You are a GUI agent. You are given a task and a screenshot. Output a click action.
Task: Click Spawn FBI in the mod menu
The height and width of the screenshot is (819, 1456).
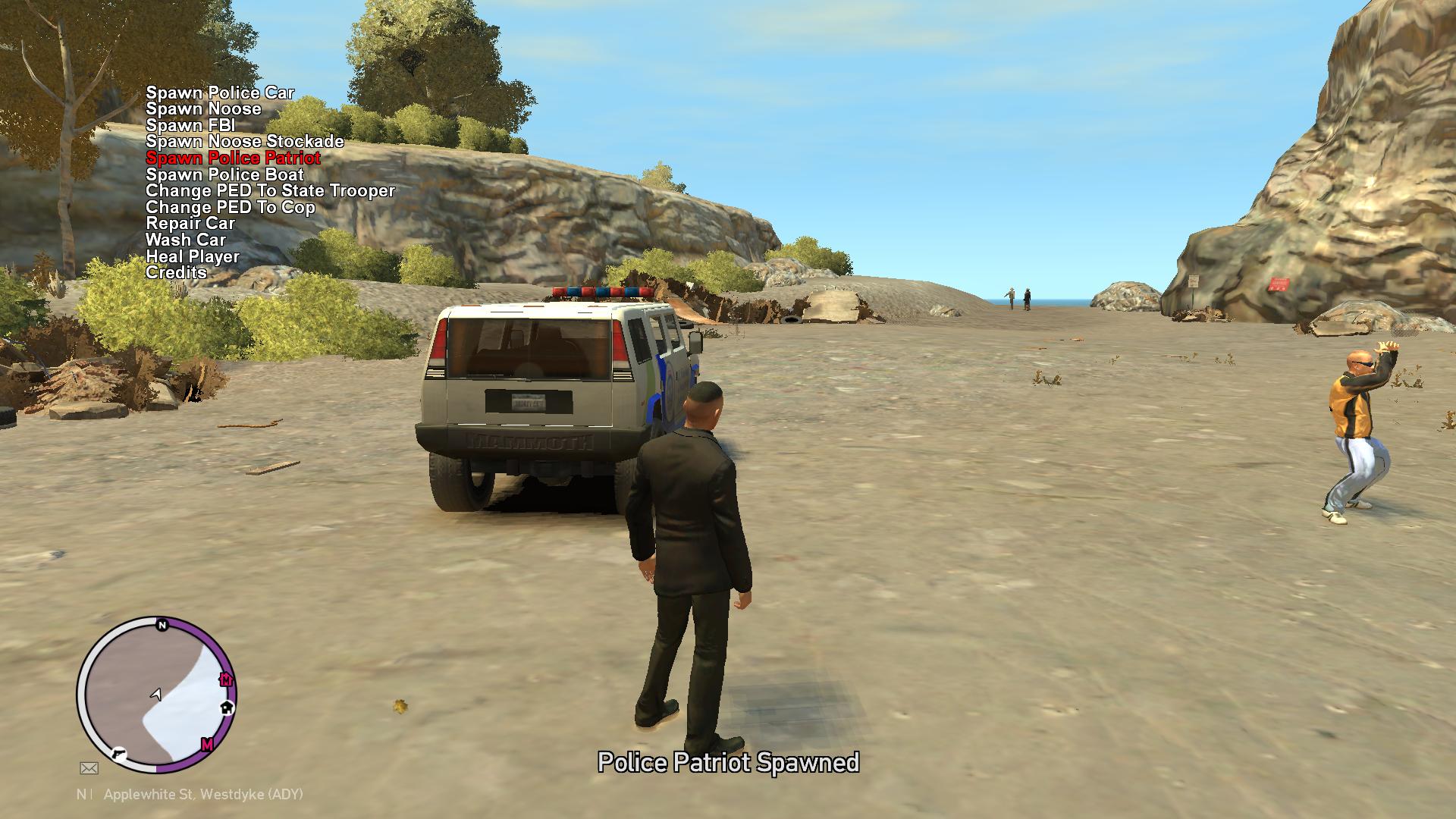tap(190, 125)
